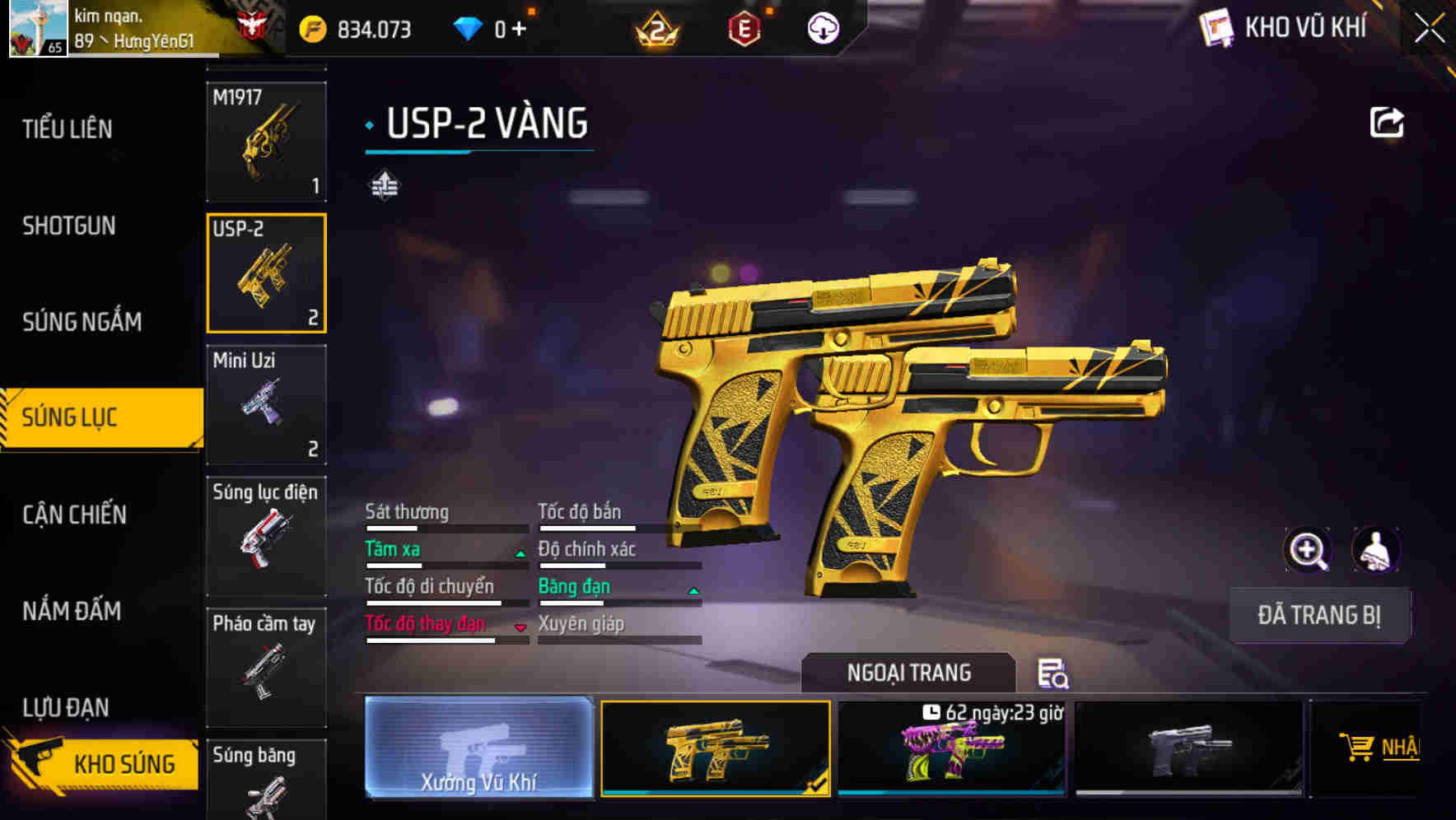The image size is (1456, 820).
Task: Select the Shotgun weapon category
Action: pos(69,226)
